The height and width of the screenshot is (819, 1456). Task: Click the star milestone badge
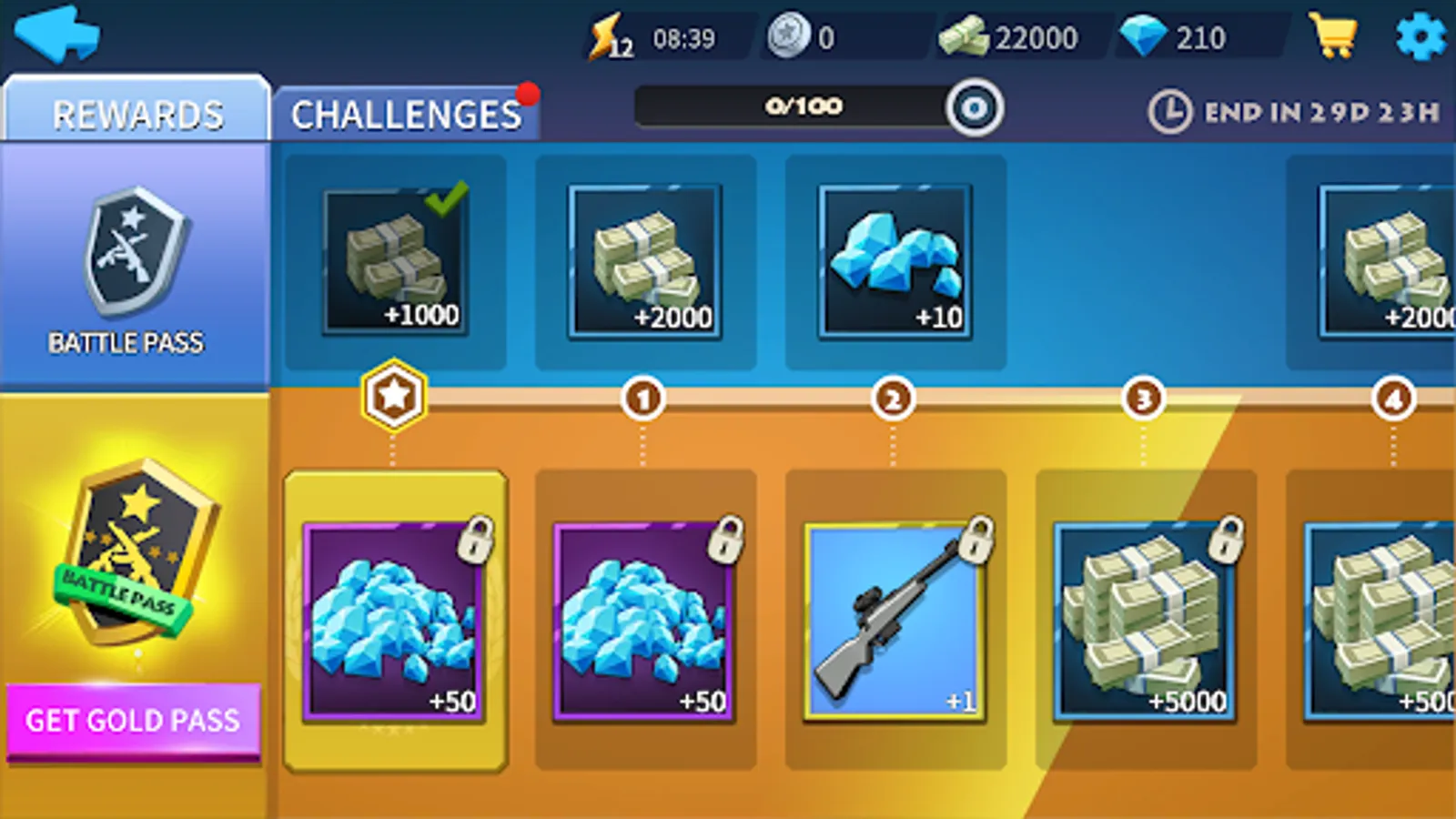coord(393,393)
